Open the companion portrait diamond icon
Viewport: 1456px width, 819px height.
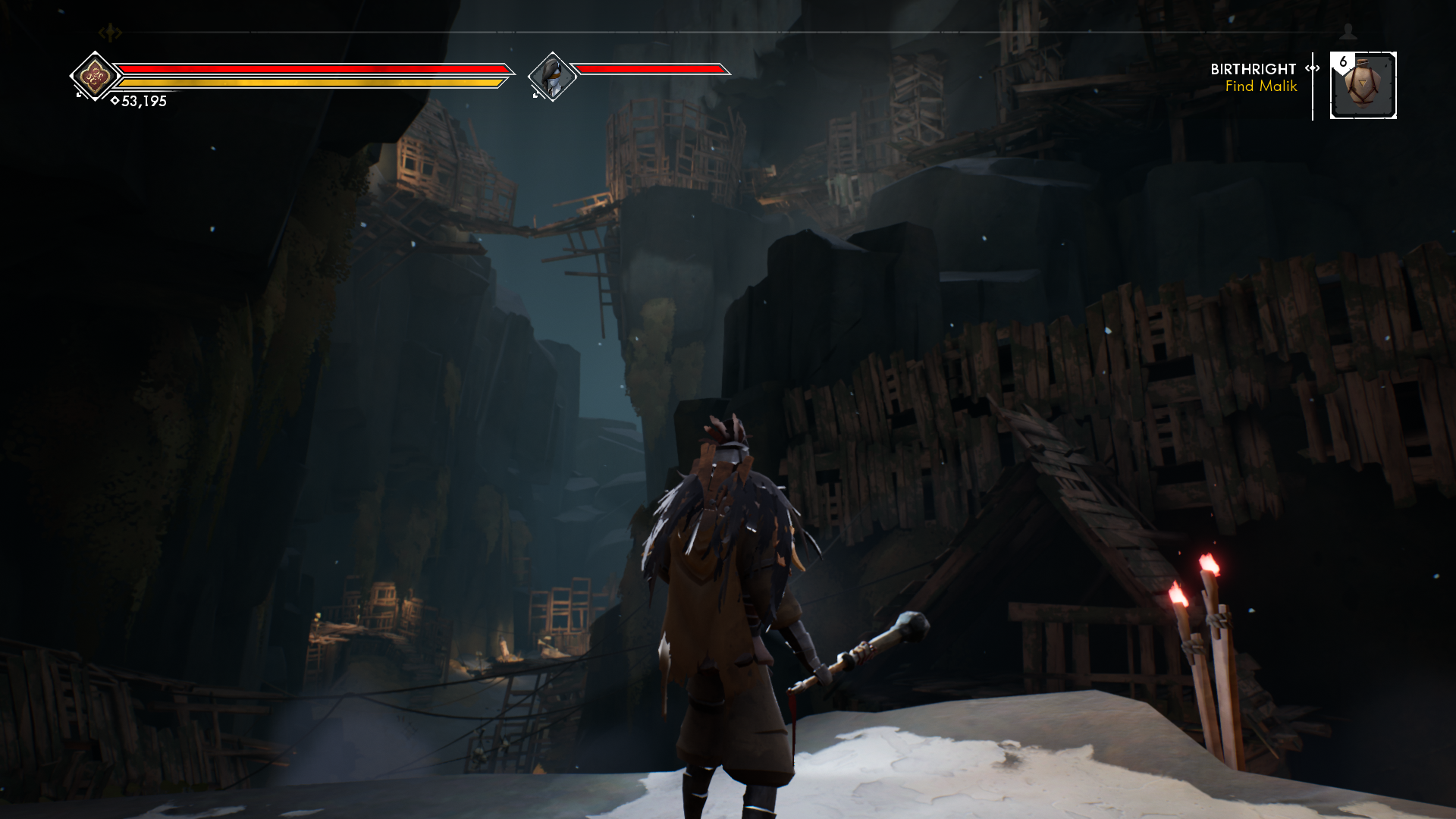553,75
